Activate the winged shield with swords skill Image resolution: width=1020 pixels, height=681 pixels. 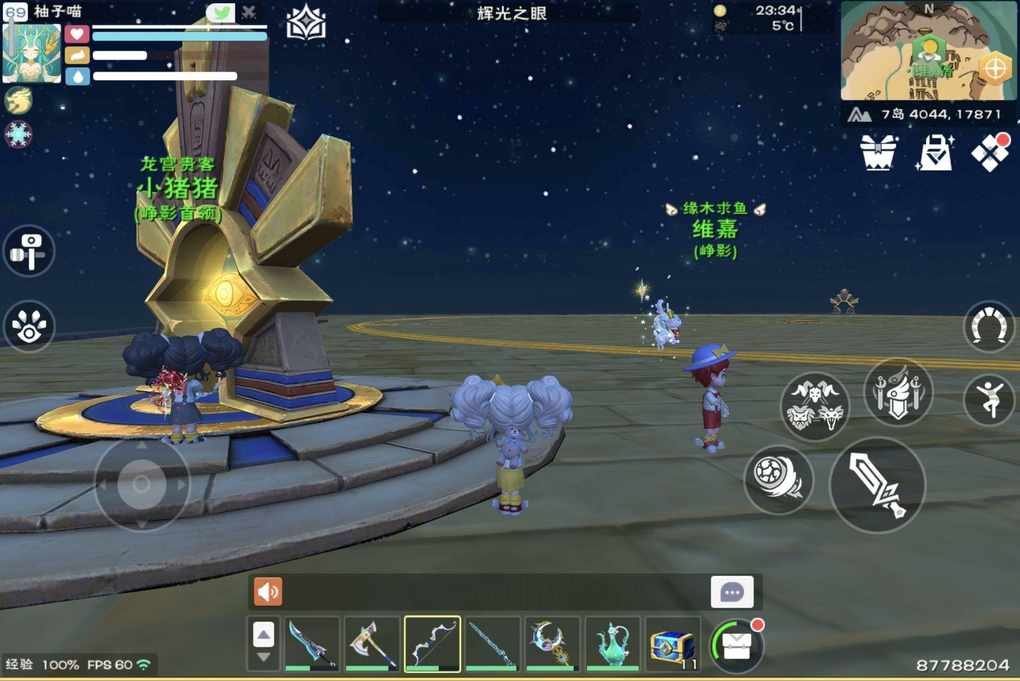pyautogui.click(x=897, y=391)
